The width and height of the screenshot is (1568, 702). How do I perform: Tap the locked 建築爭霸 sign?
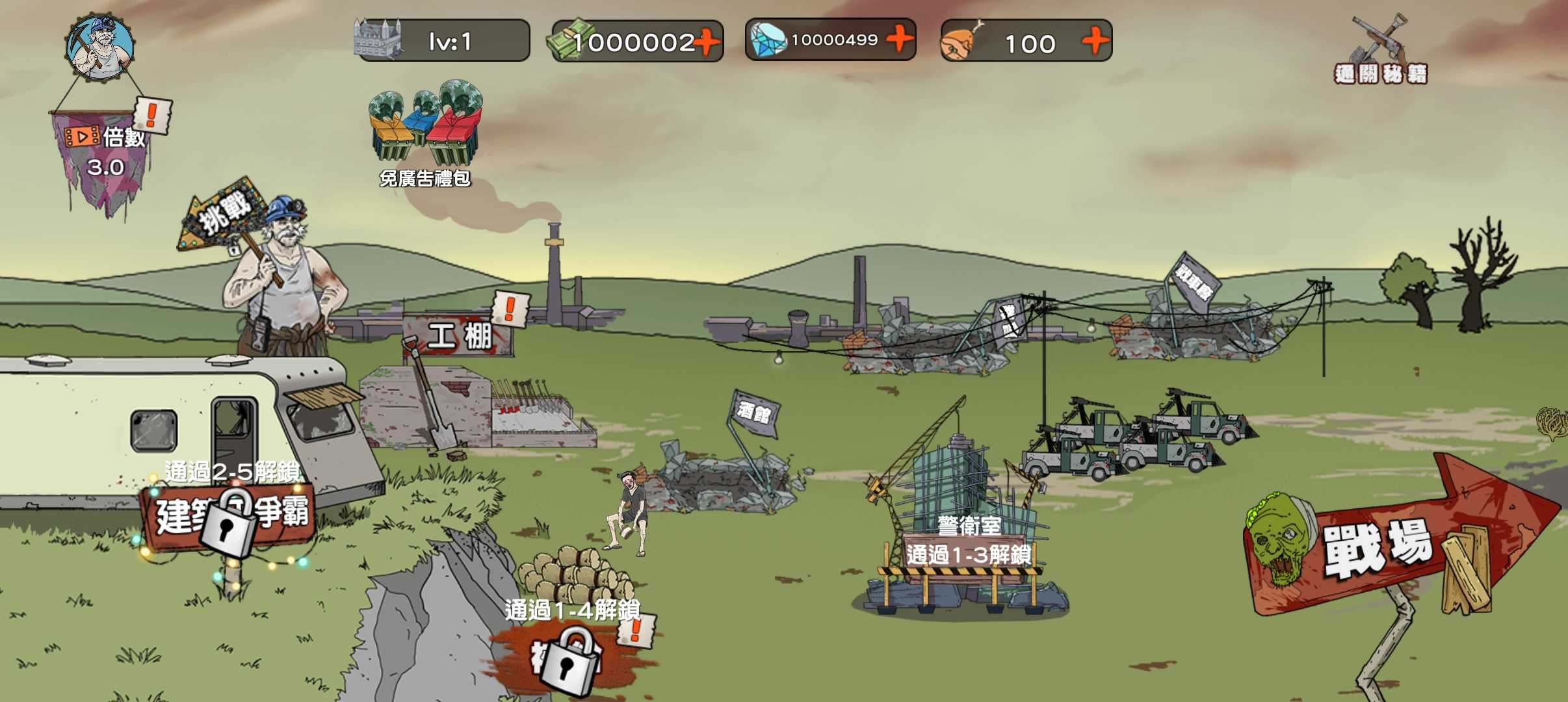229,517
